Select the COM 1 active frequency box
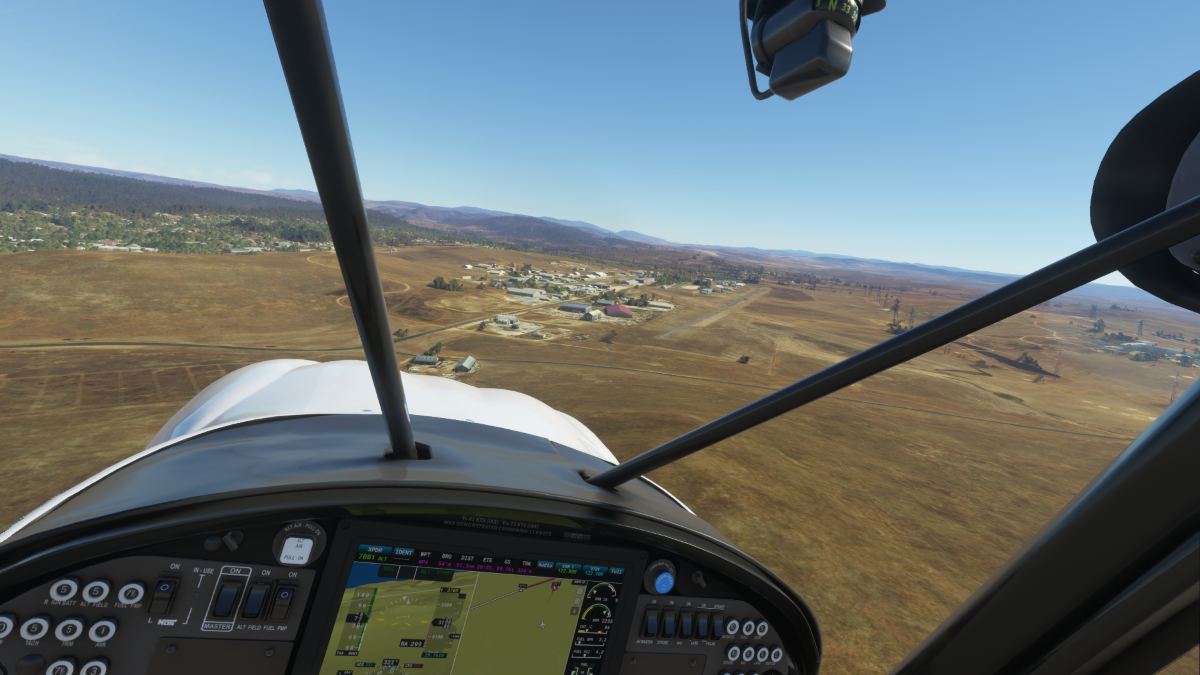 click(568, 569)
